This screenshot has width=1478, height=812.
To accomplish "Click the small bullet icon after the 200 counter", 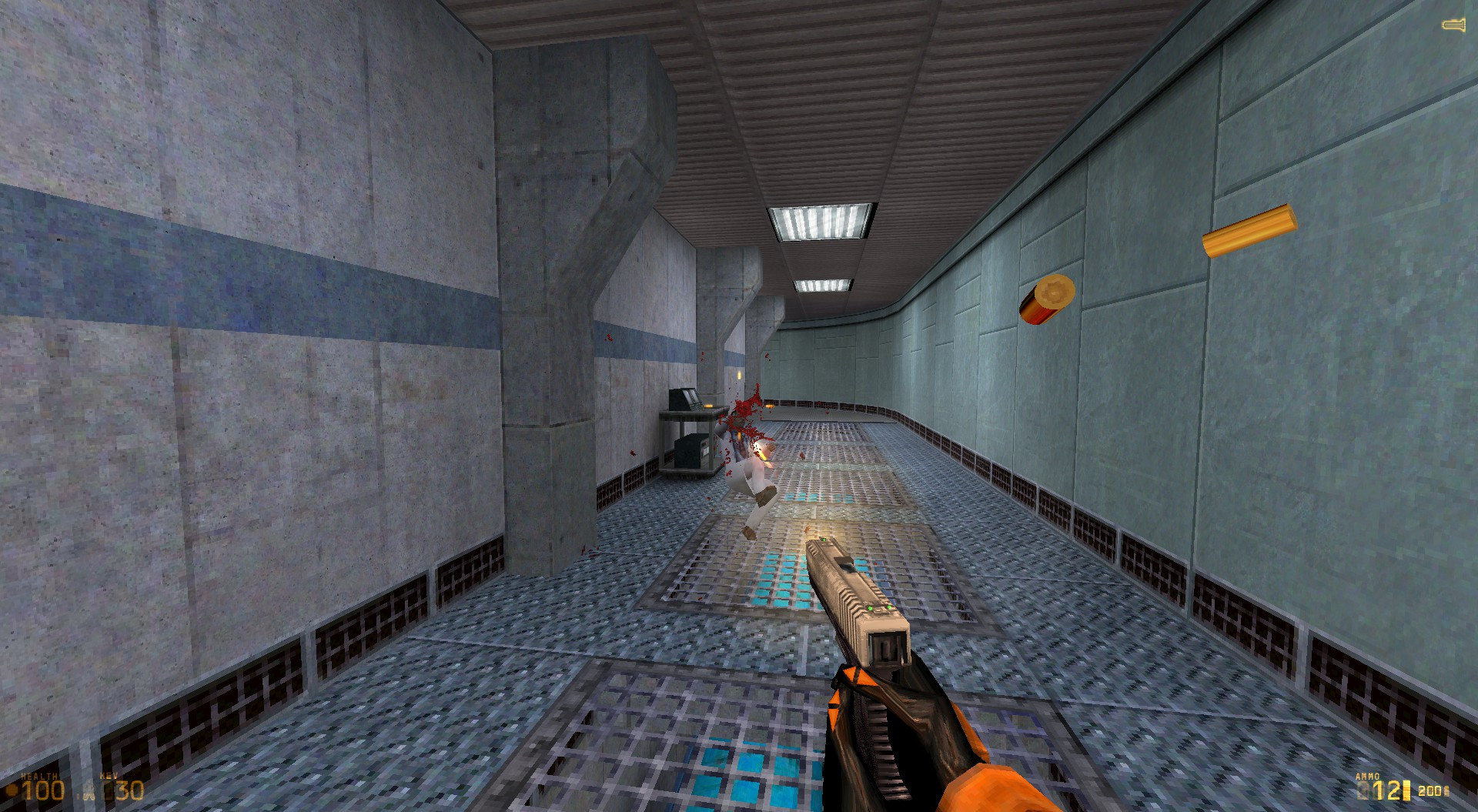I will [x=1446, y=790].
